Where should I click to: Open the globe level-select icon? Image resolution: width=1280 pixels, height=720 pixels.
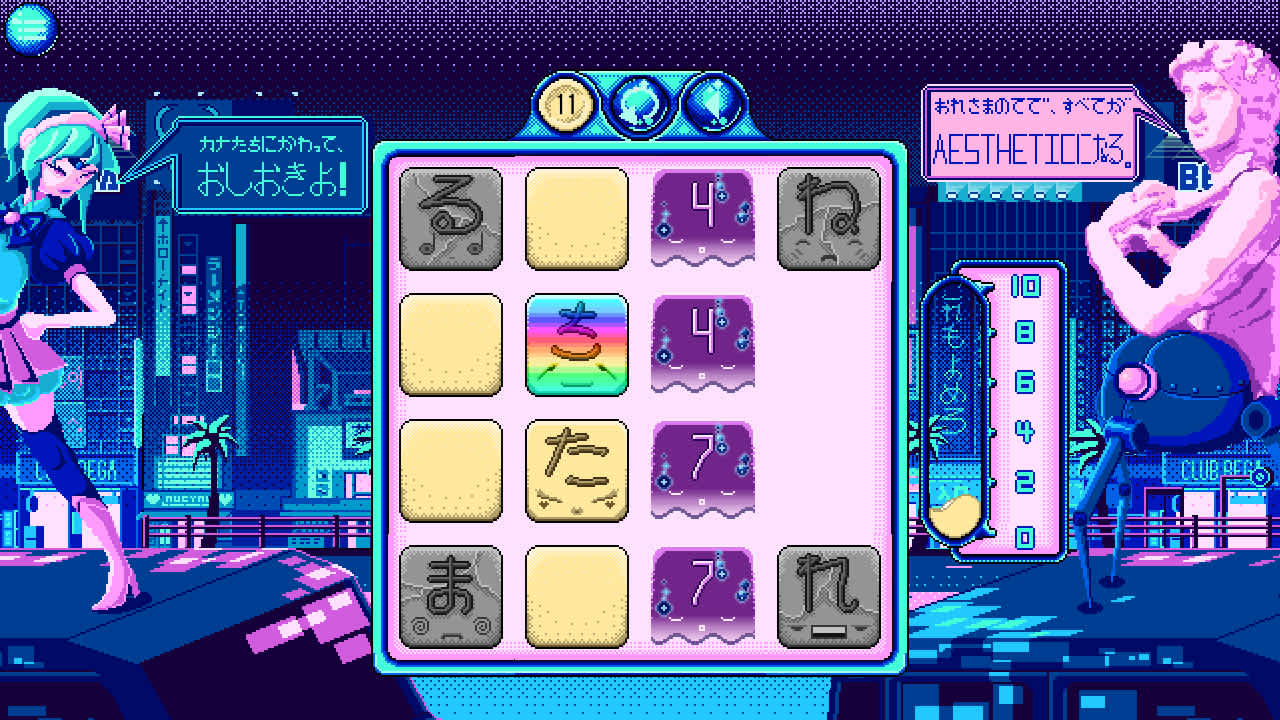(x=643, y=100)
